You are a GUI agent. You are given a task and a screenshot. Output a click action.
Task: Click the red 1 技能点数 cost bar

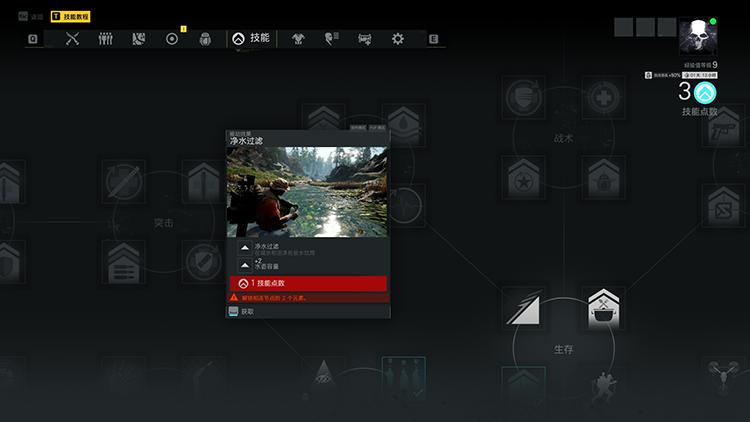(308, 284)
